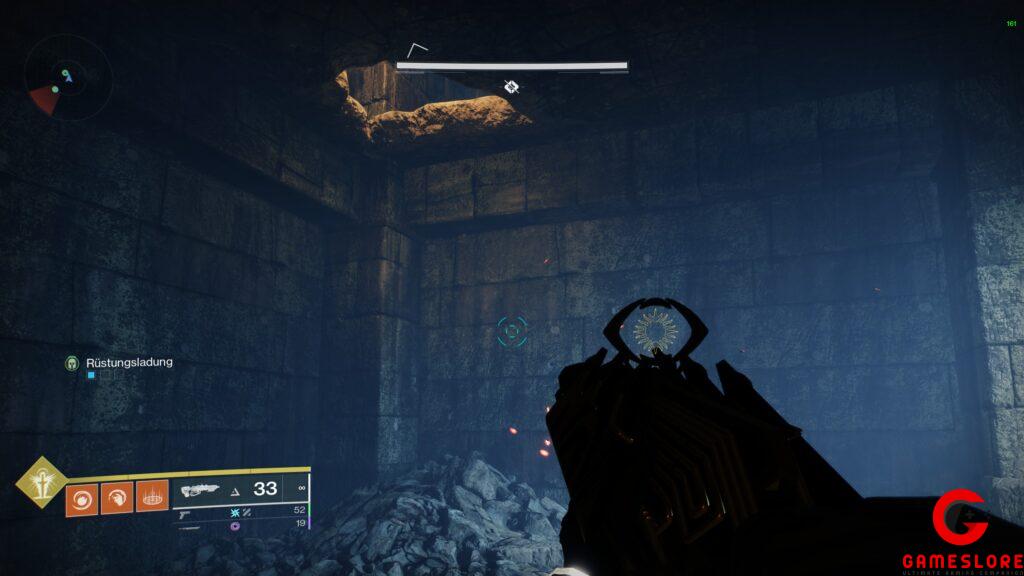
Task: Select the golden diamond Super ability icon
Action: coord(39,481)
